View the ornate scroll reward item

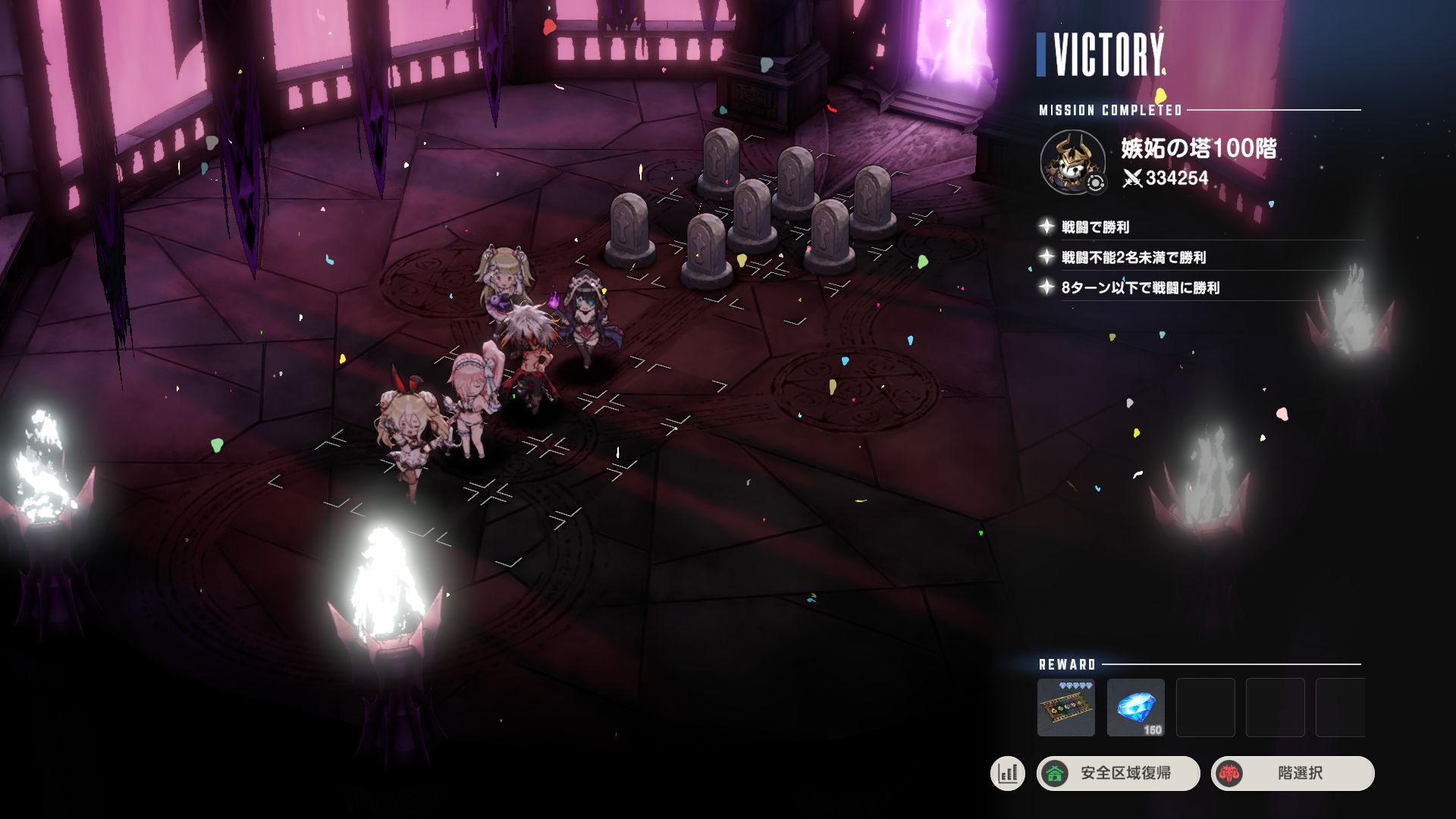(1065, 708)
